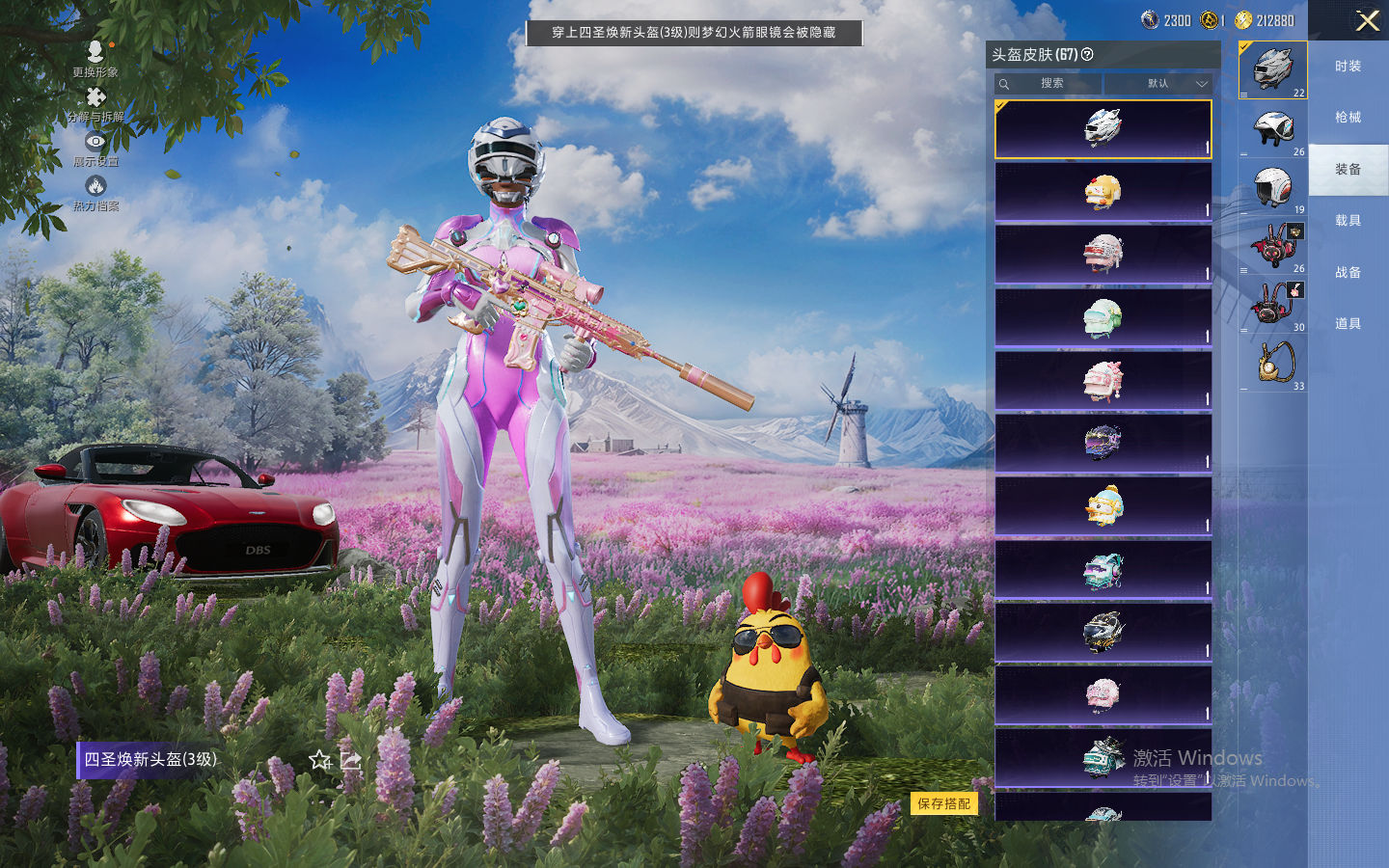
Task: Go to the 战备 tab
Action: (1348, 273)
